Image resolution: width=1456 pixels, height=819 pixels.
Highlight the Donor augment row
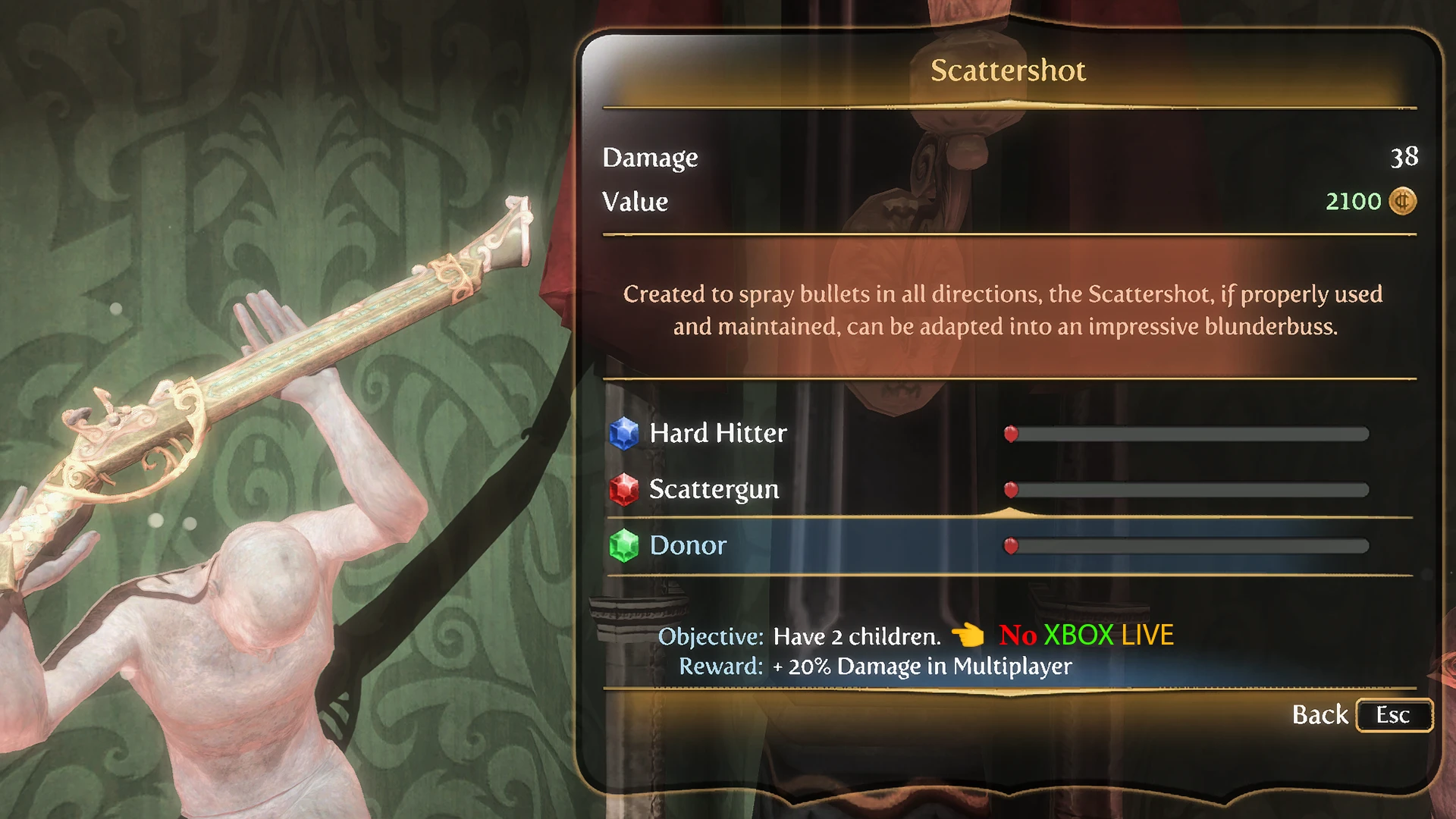[688, 545]
